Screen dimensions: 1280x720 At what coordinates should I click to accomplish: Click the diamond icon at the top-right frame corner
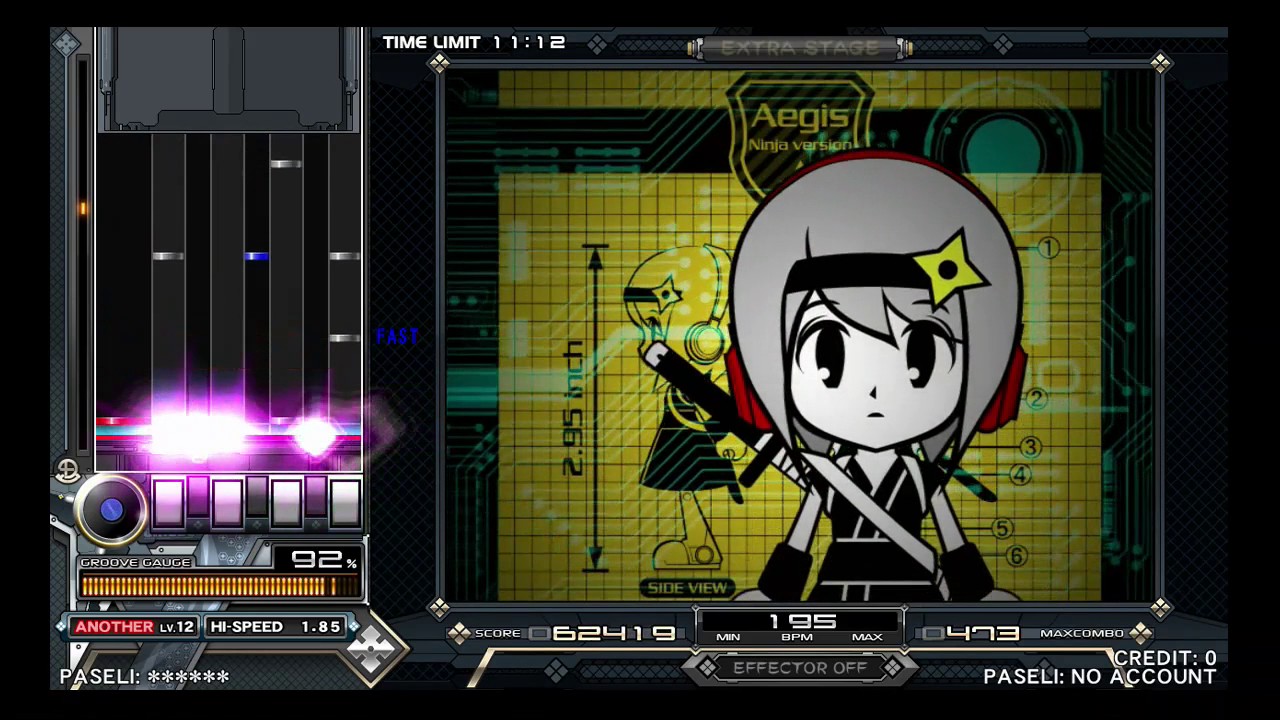coord(1160,63)
